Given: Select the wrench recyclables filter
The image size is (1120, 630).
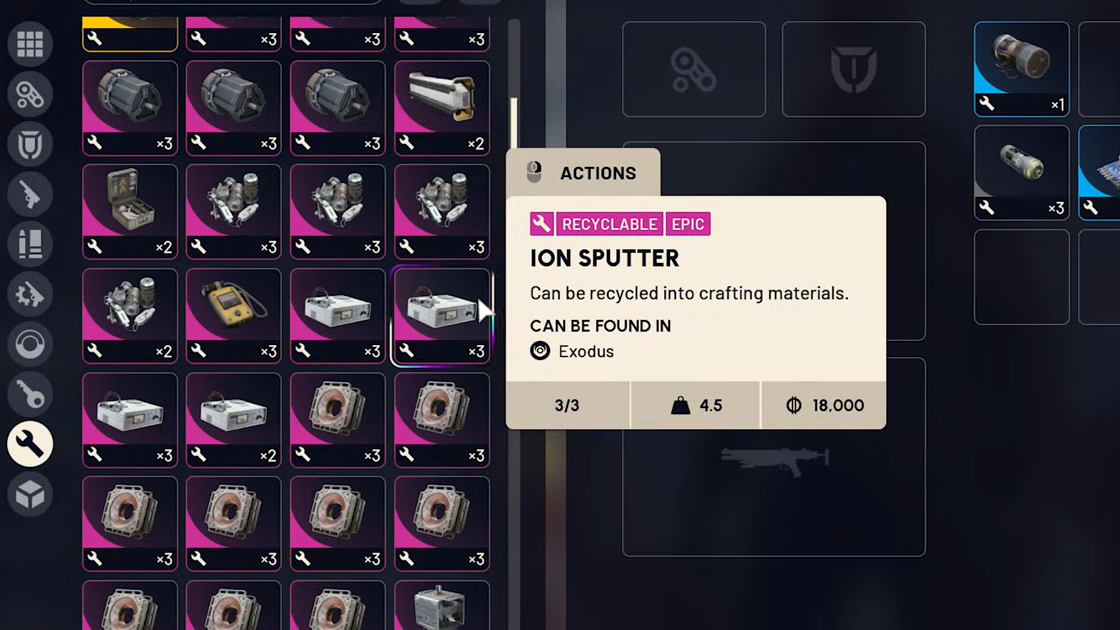Looking at the screenshot, I should (30, 444).
